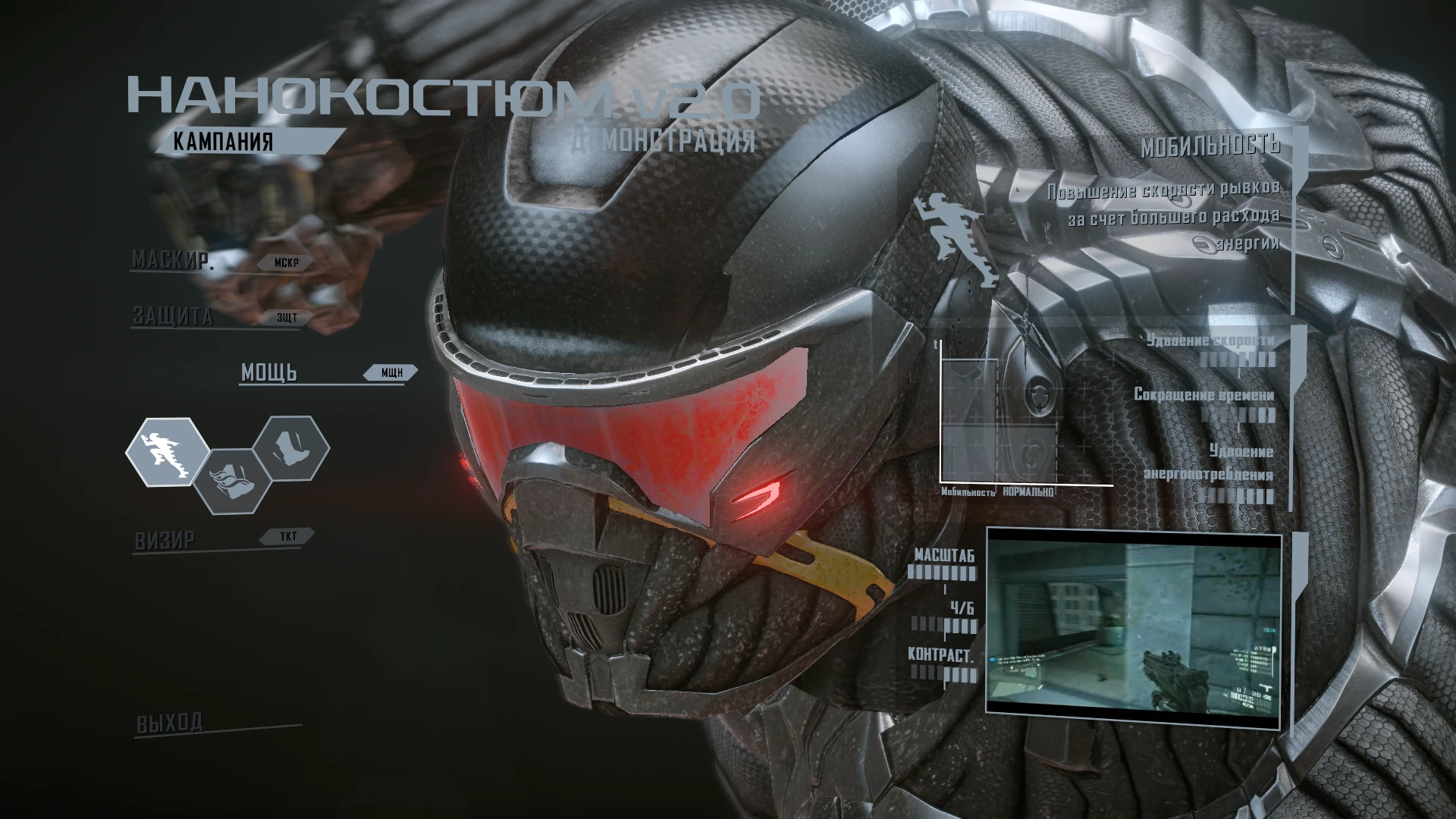Click the ТКТ badge beside ВИЗИР
The width and height of the screenshot is (1456, 819).
point(287,535)
